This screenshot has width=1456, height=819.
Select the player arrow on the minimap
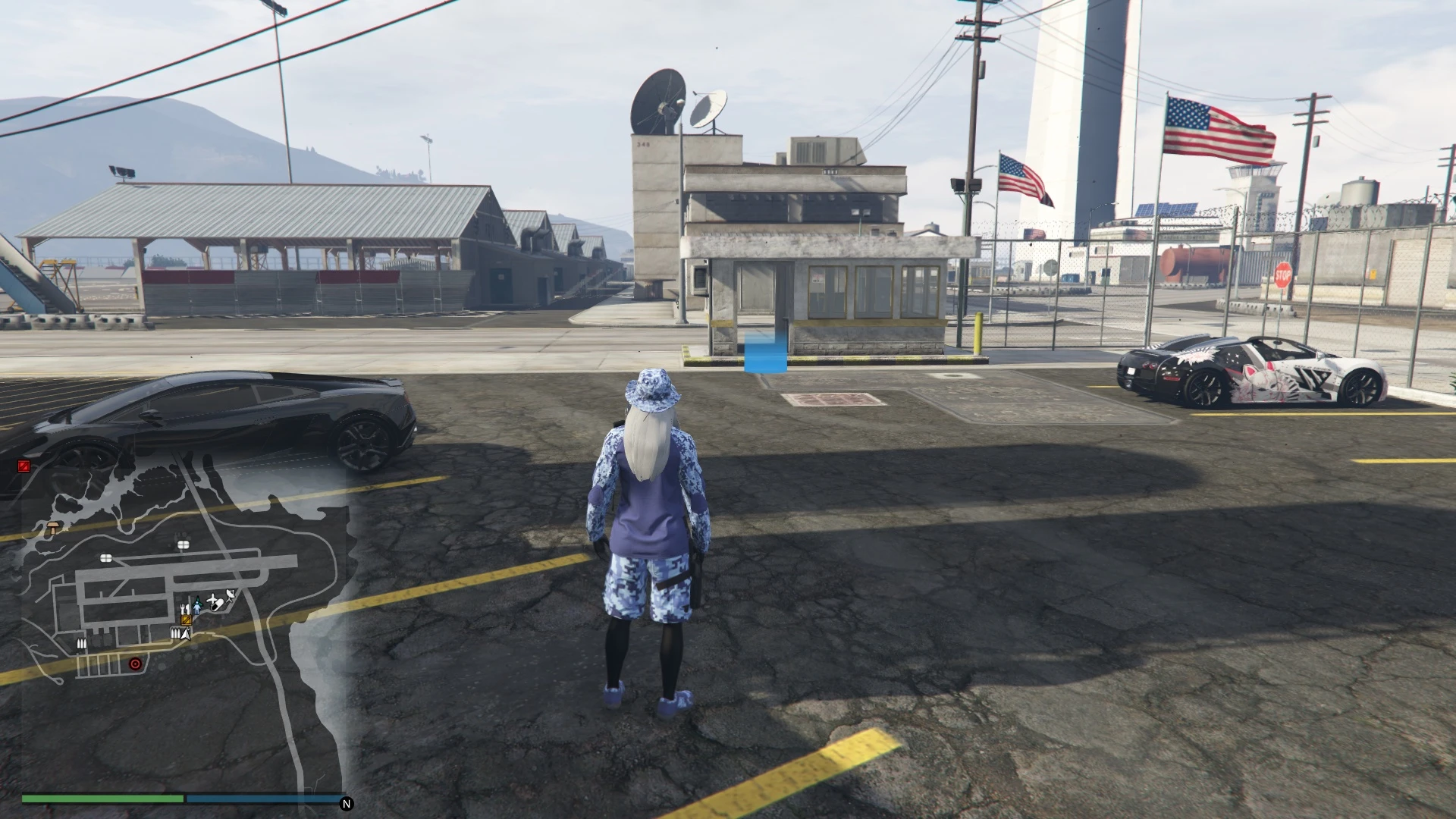185,634
